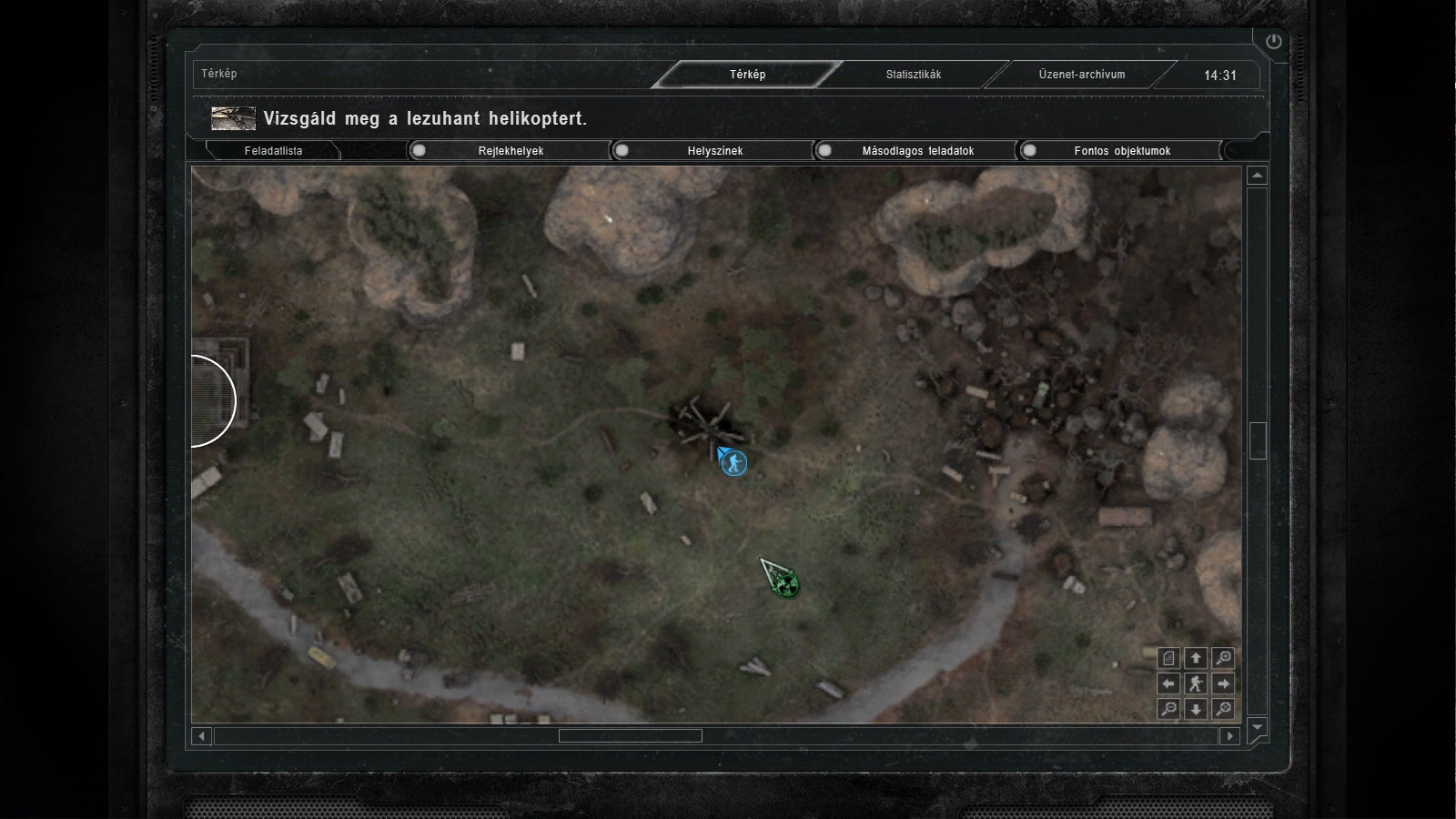The height and width of the screenshot is (819, 1456).
Task: Select the Térkép tab
Action: (x=747, y=75)
